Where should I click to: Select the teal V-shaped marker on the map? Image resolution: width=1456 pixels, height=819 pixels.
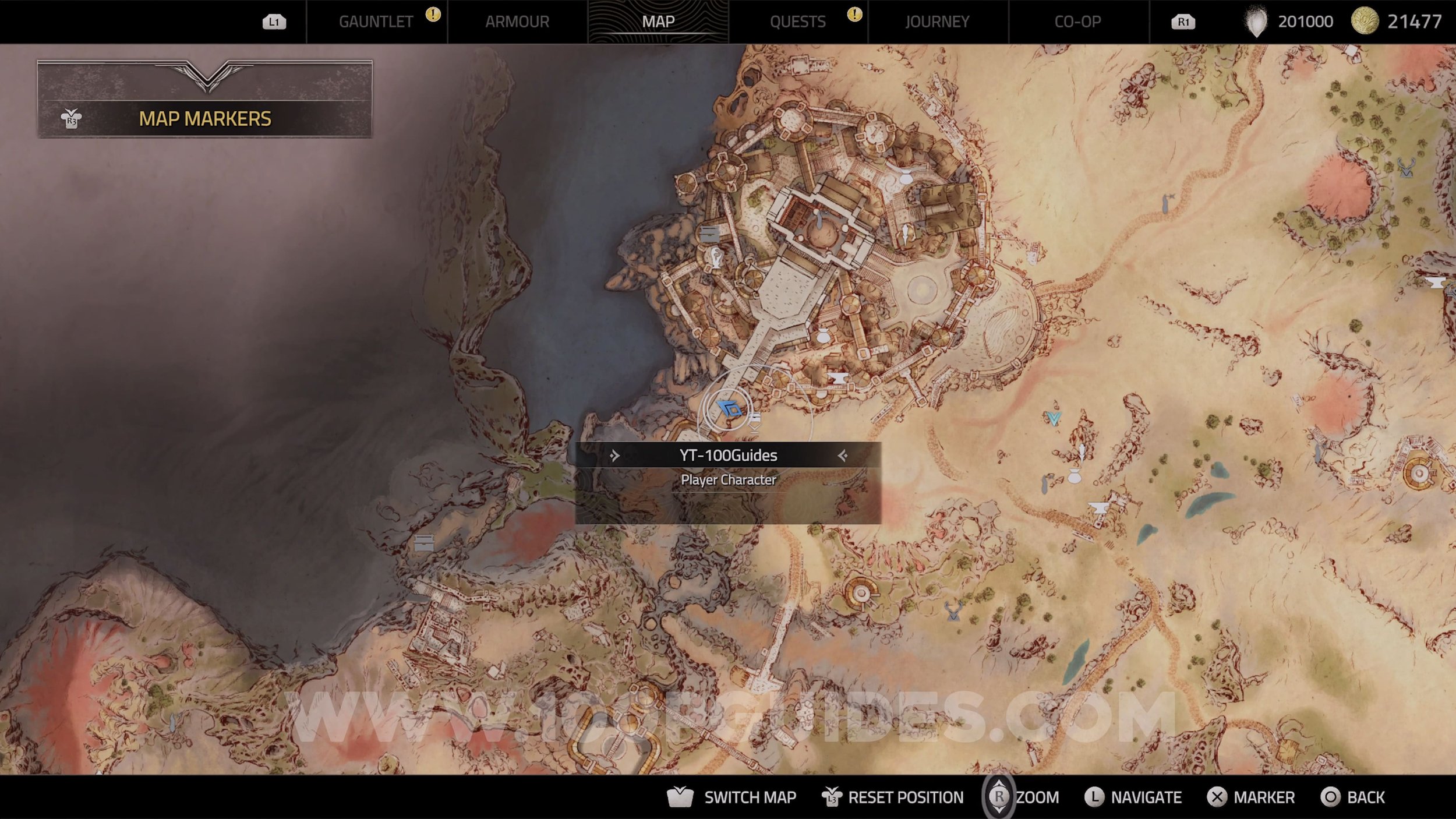tap(1054, 418)
